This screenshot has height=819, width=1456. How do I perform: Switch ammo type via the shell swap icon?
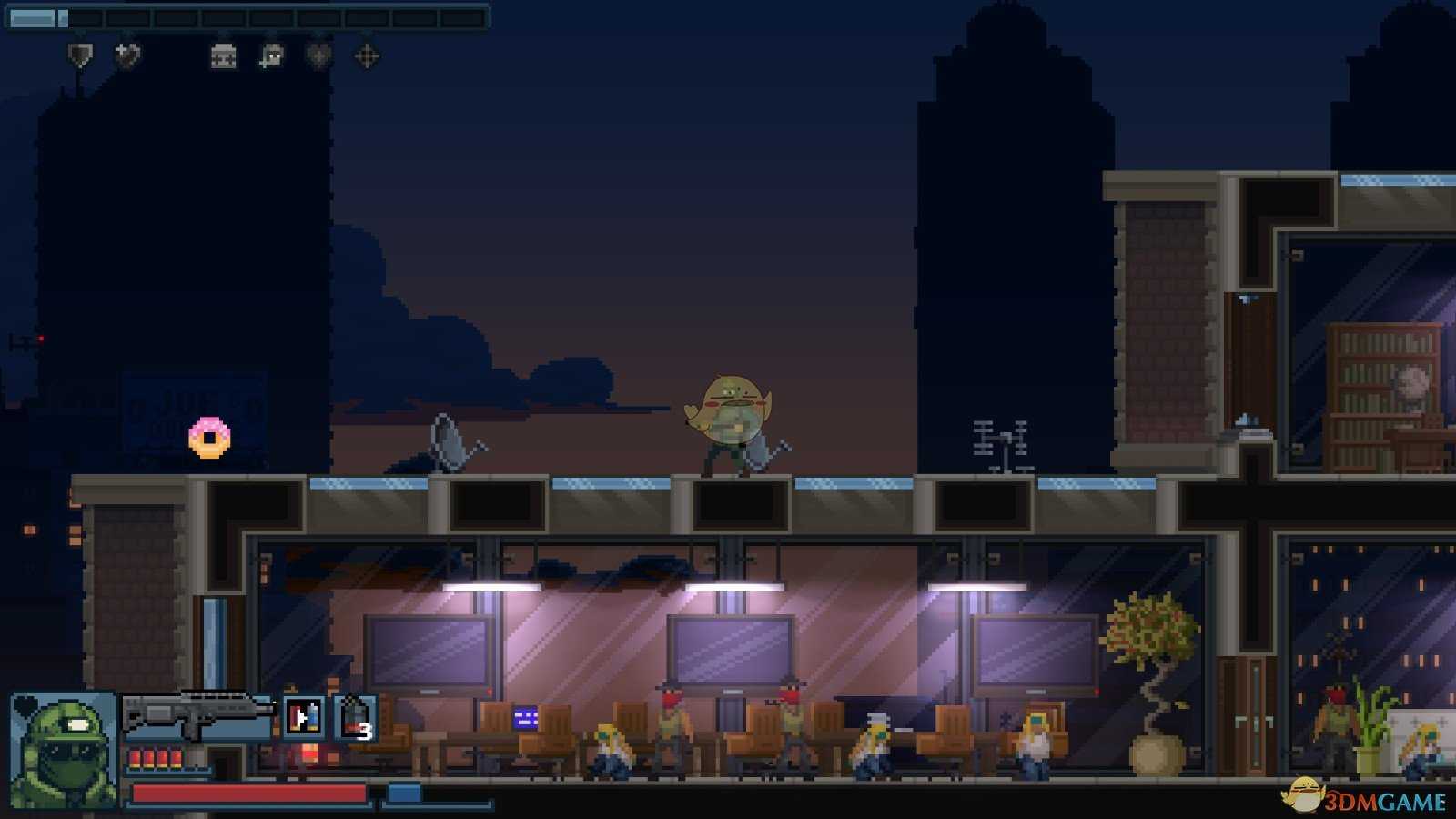pos(303,717)
